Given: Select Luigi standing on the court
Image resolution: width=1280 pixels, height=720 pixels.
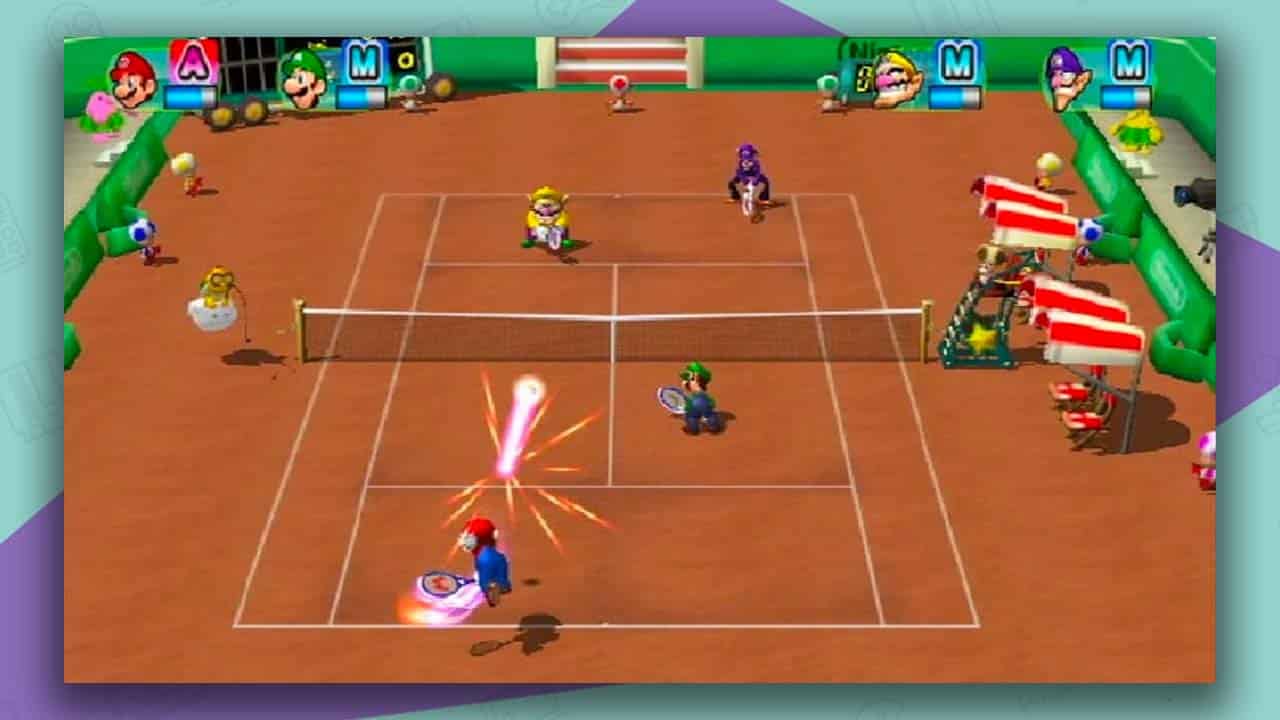Looking at the screenshot, I should (693, 405).
